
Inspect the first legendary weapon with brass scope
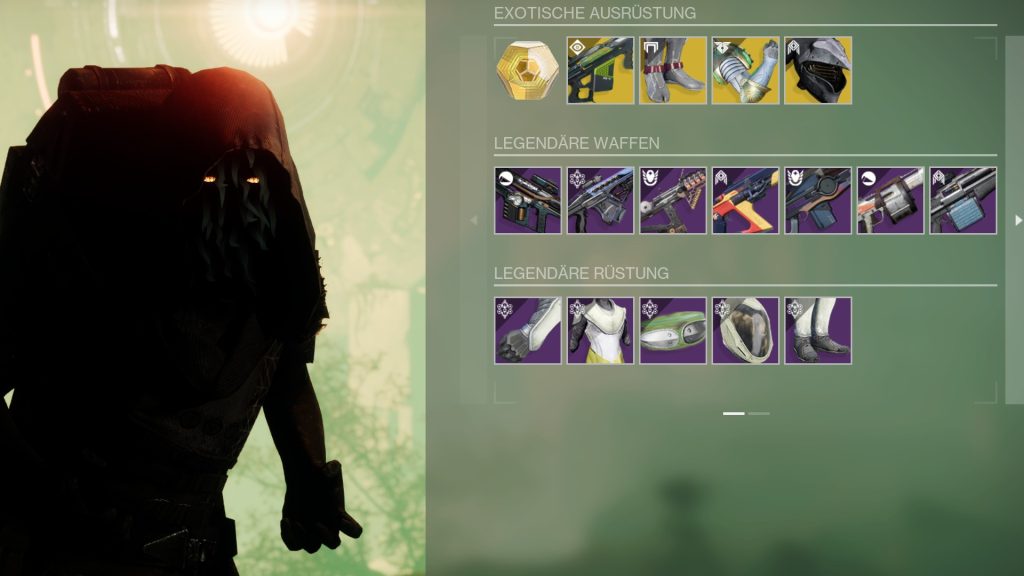(528, 200)
